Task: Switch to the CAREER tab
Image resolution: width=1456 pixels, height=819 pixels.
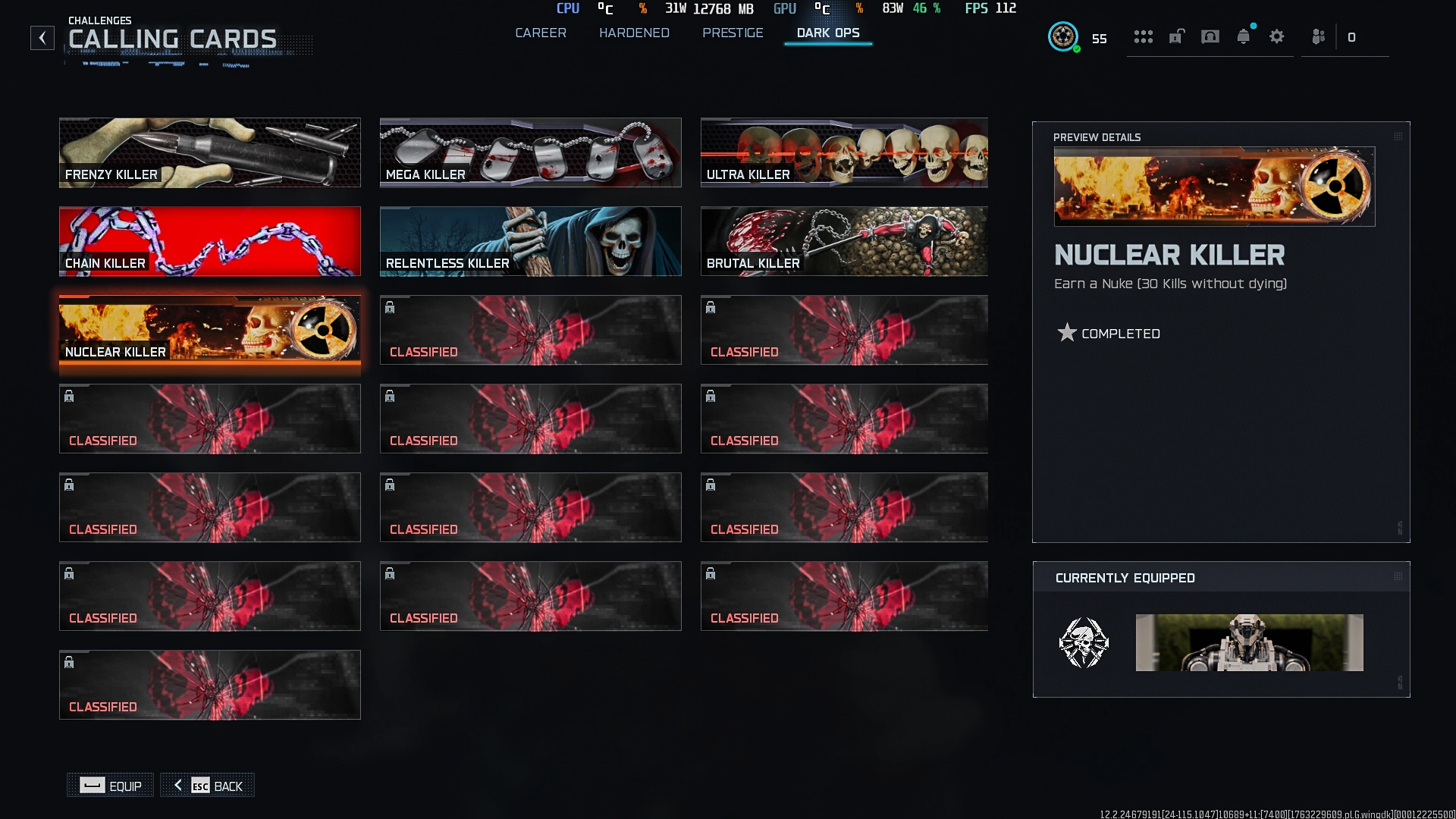Action: coord(541,33)
